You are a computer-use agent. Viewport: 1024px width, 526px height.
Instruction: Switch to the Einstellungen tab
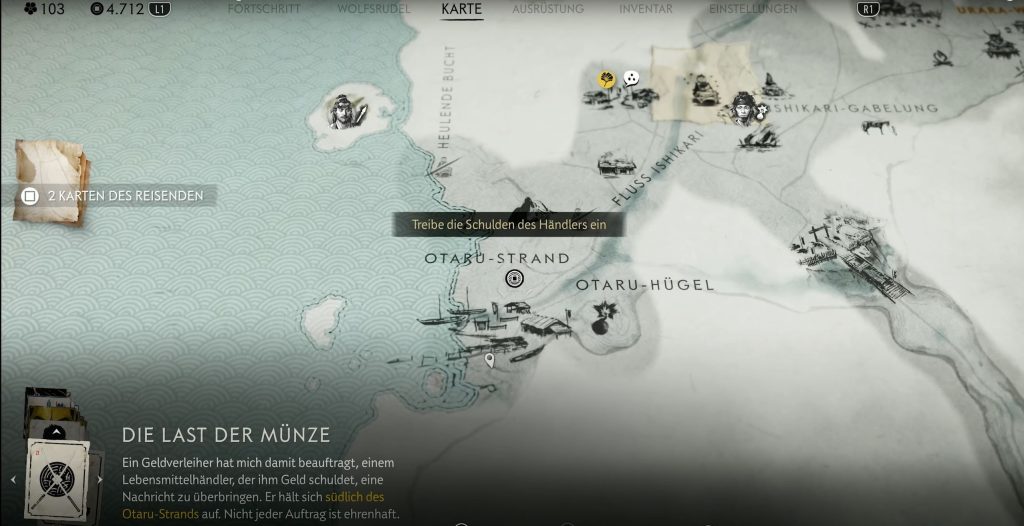(753, 9)
